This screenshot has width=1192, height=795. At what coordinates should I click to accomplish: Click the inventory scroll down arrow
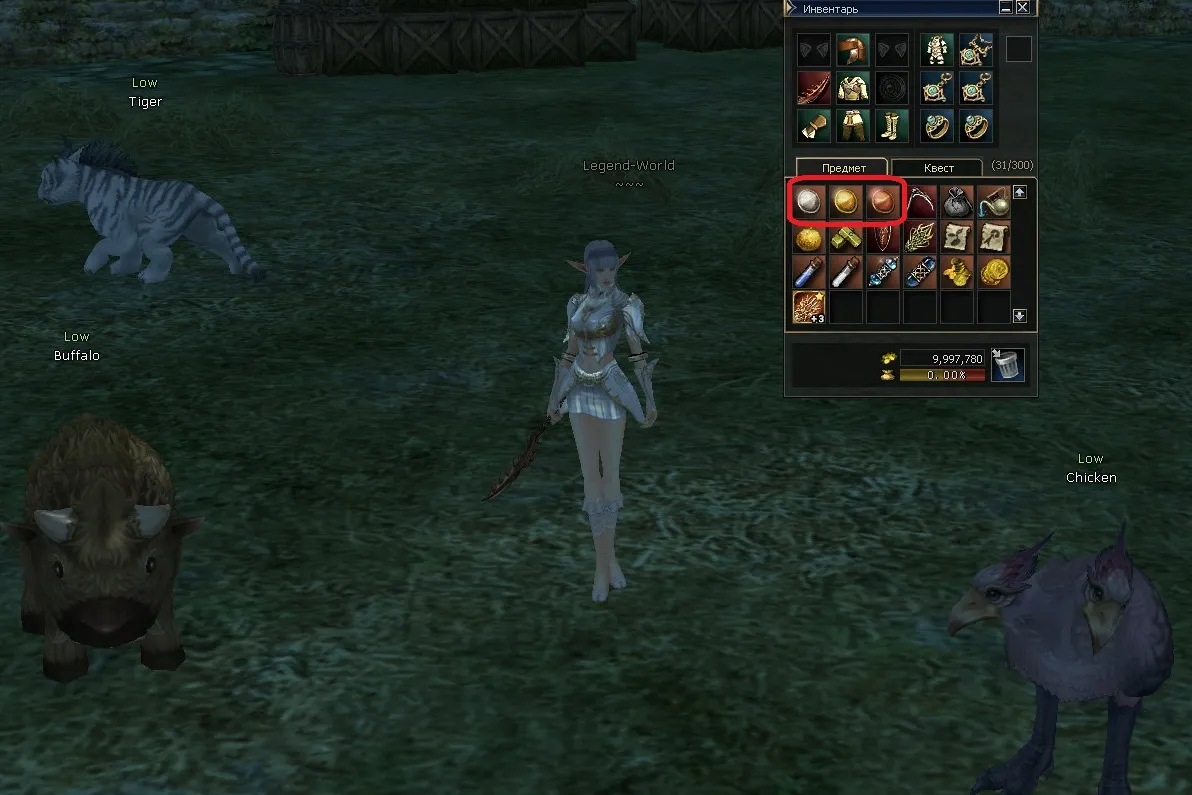[1019, 316]
